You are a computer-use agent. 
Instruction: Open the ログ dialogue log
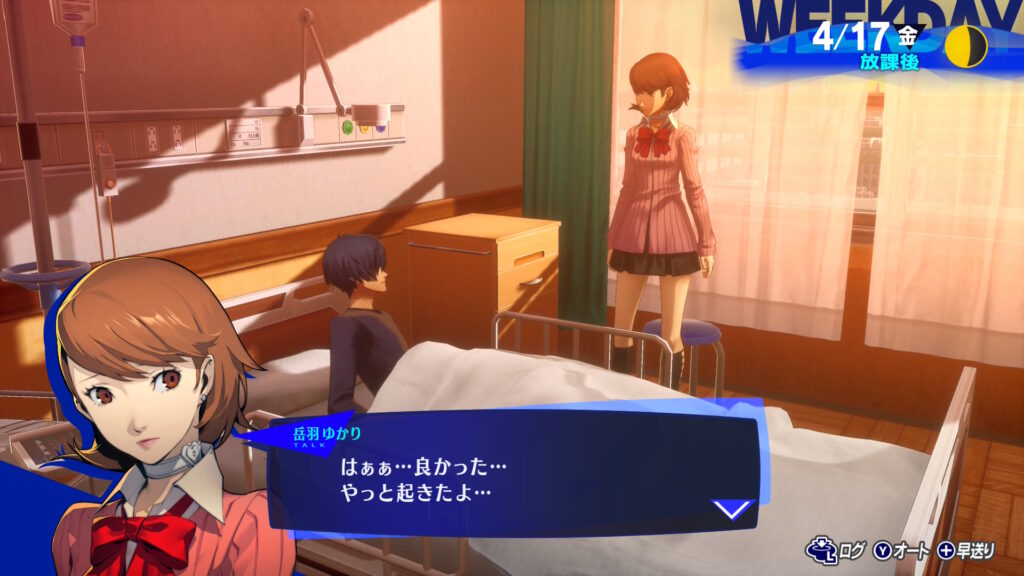(836, 549)
